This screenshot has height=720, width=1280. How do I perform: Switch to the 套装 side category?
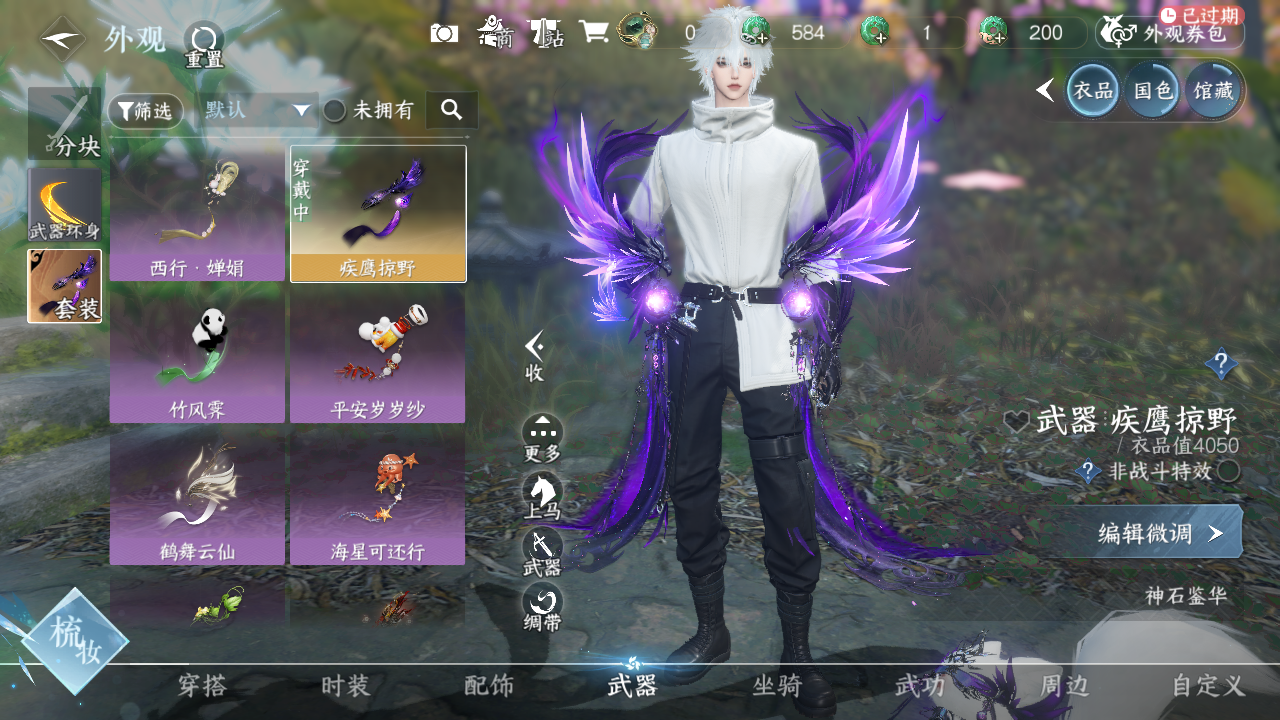coord(65,286)
